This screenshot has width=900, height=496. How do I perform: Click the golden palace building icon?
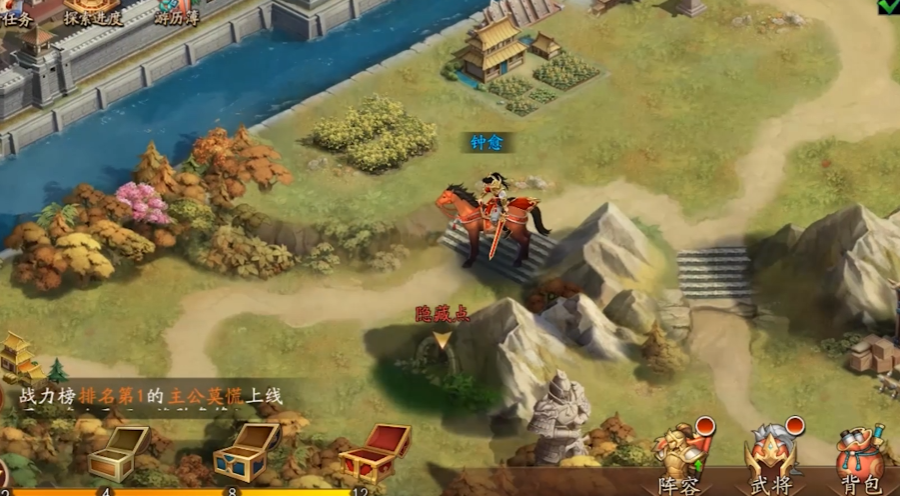tap(18, 357)
